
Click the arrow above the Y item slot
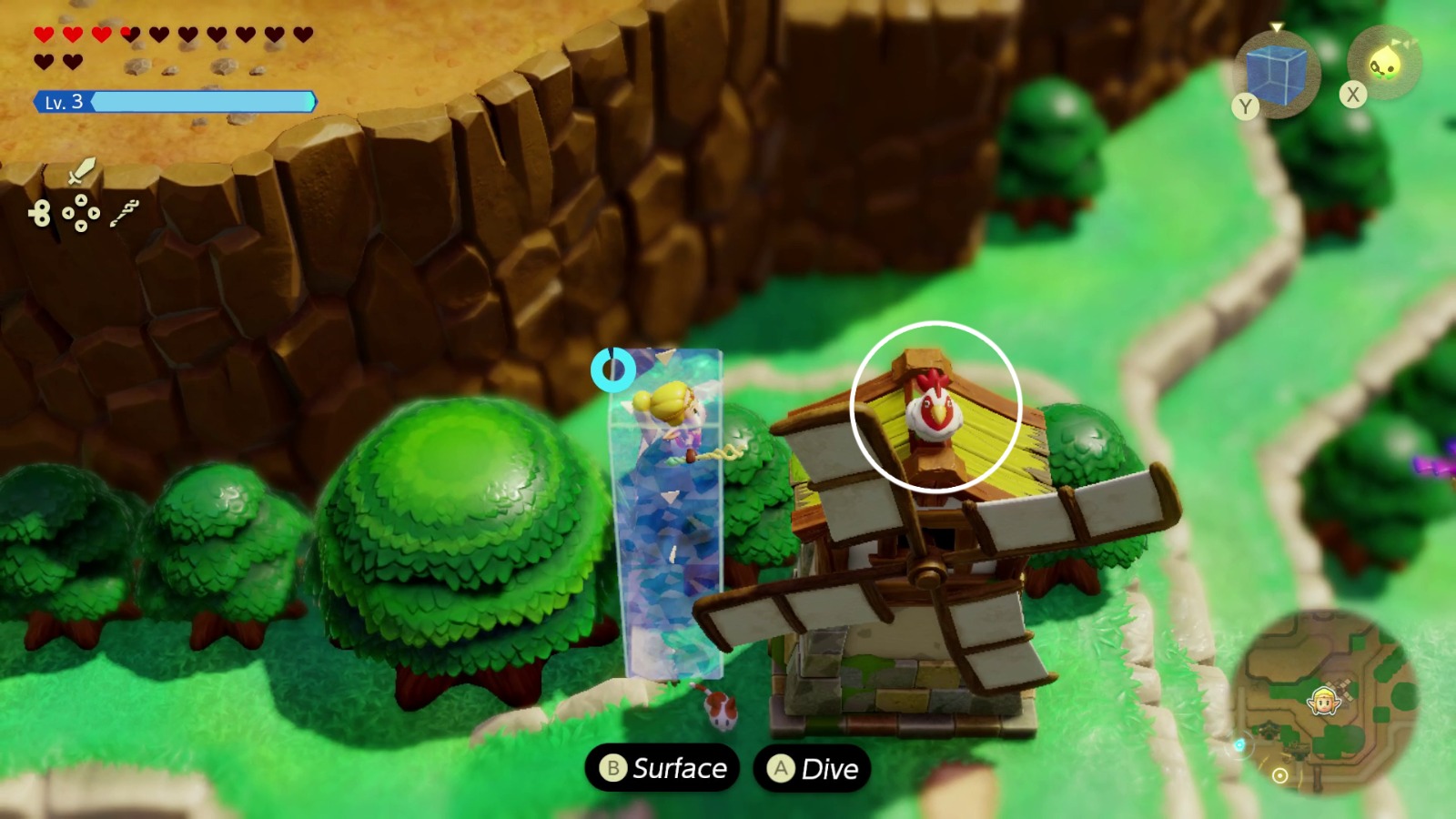(x=1277, y=27)
